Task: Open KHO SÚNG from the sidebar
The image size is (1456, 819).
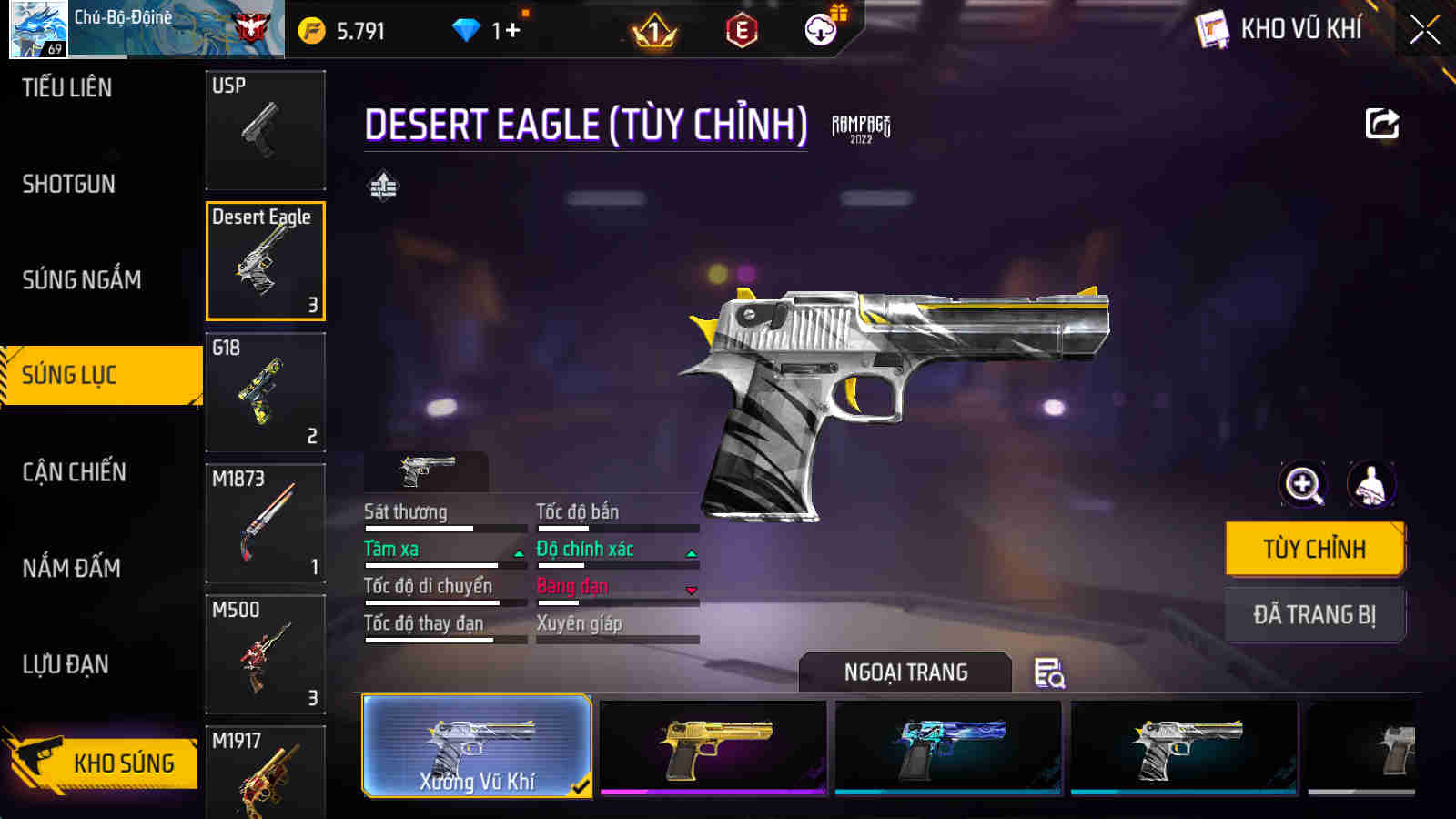Action: (123, 763)
